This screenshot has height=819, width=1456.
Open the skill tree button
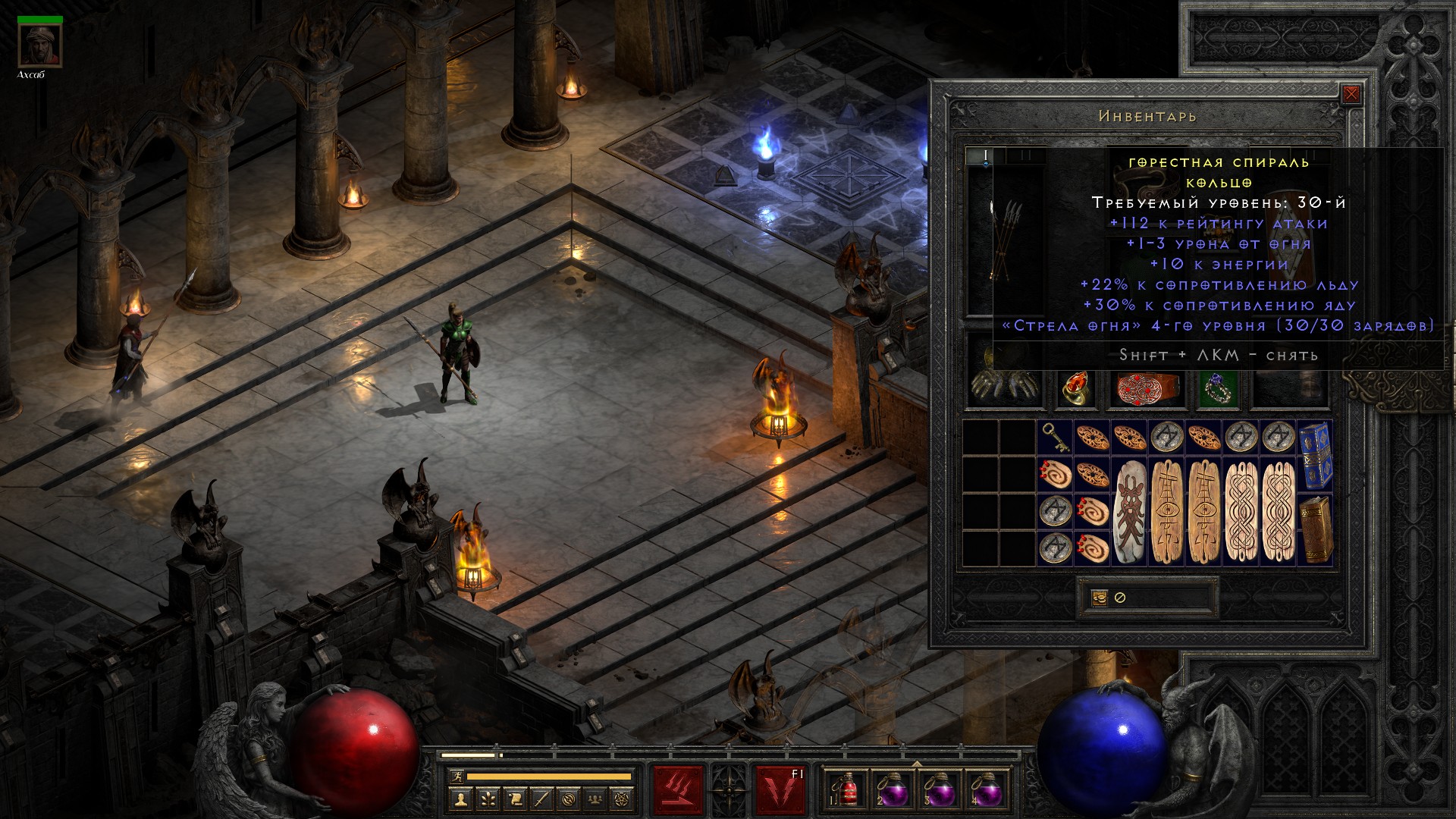click(x=488, y=799)
